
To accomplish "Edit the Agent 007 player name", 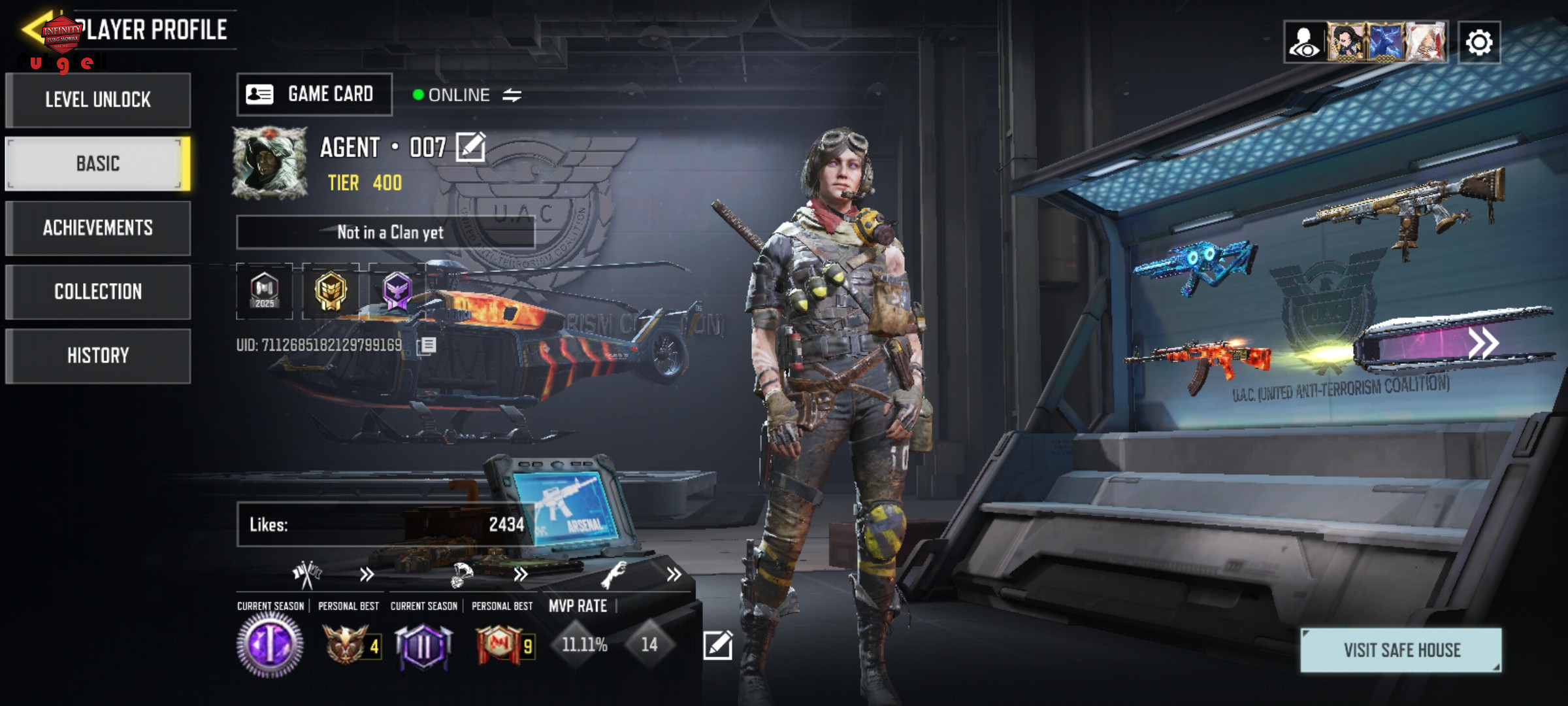I will coord(470,147).
